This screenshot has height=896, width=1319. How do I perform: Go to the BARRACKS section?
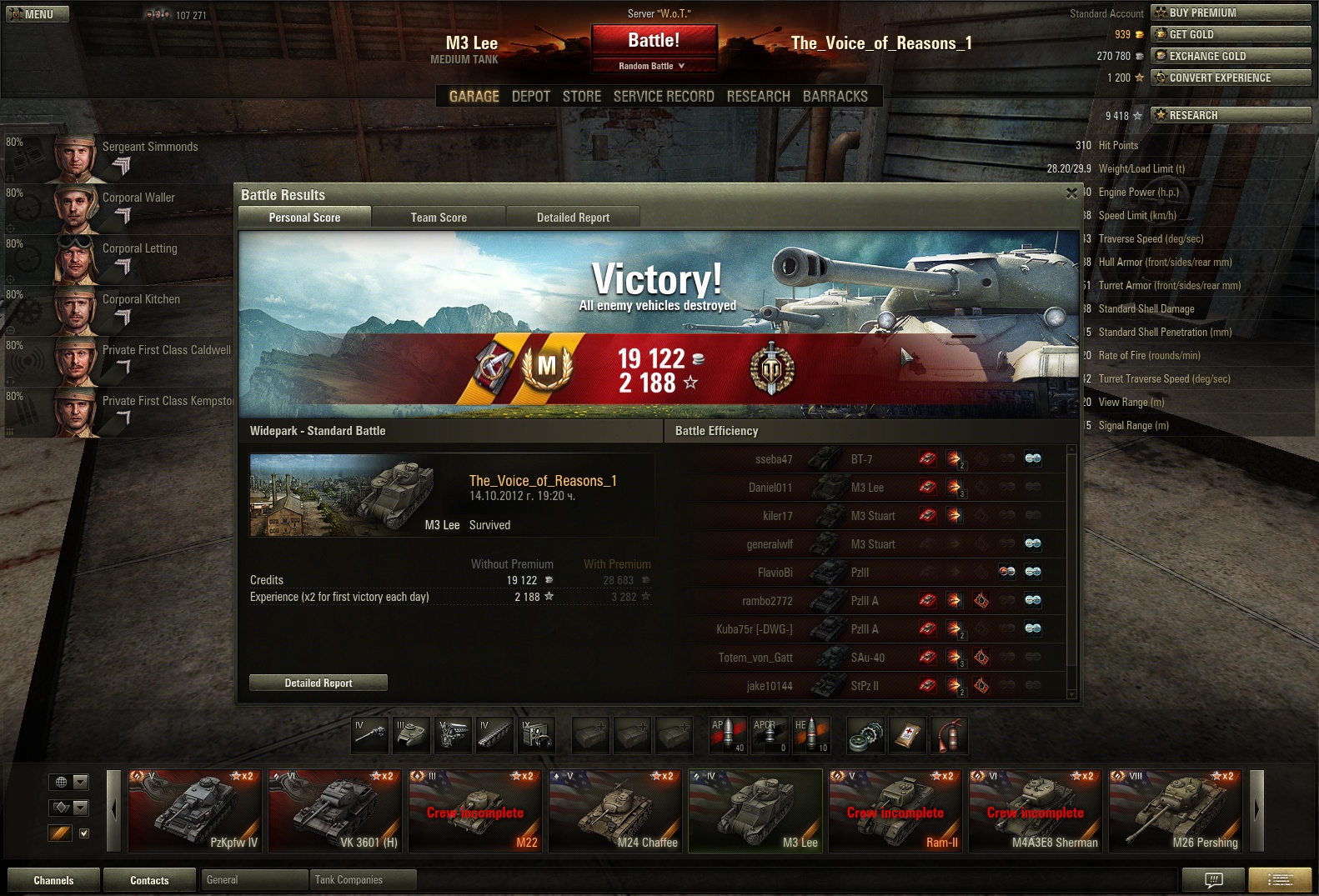point(835,97)
